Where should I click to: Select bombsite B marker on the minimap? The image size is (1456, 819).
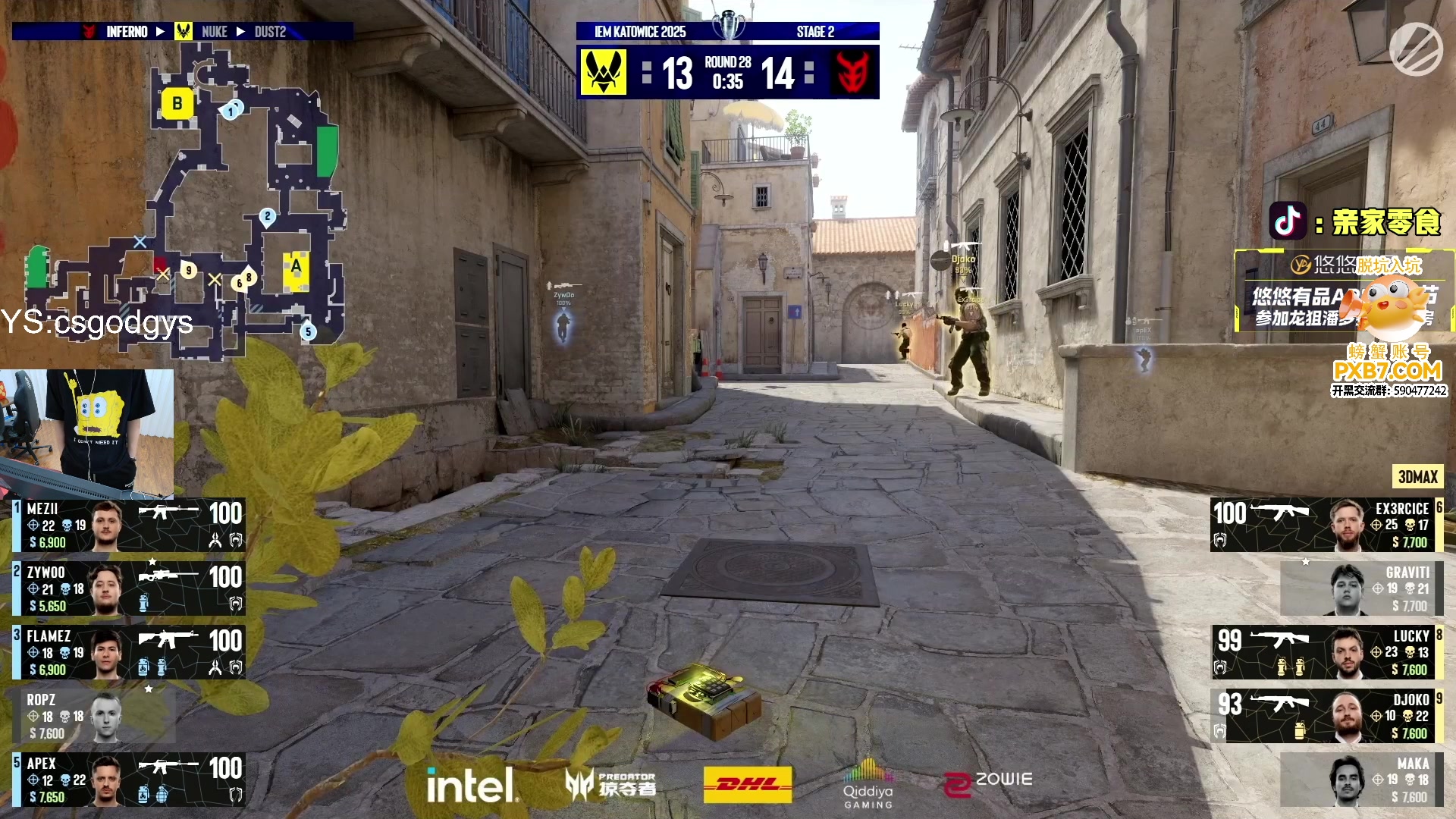177,104
